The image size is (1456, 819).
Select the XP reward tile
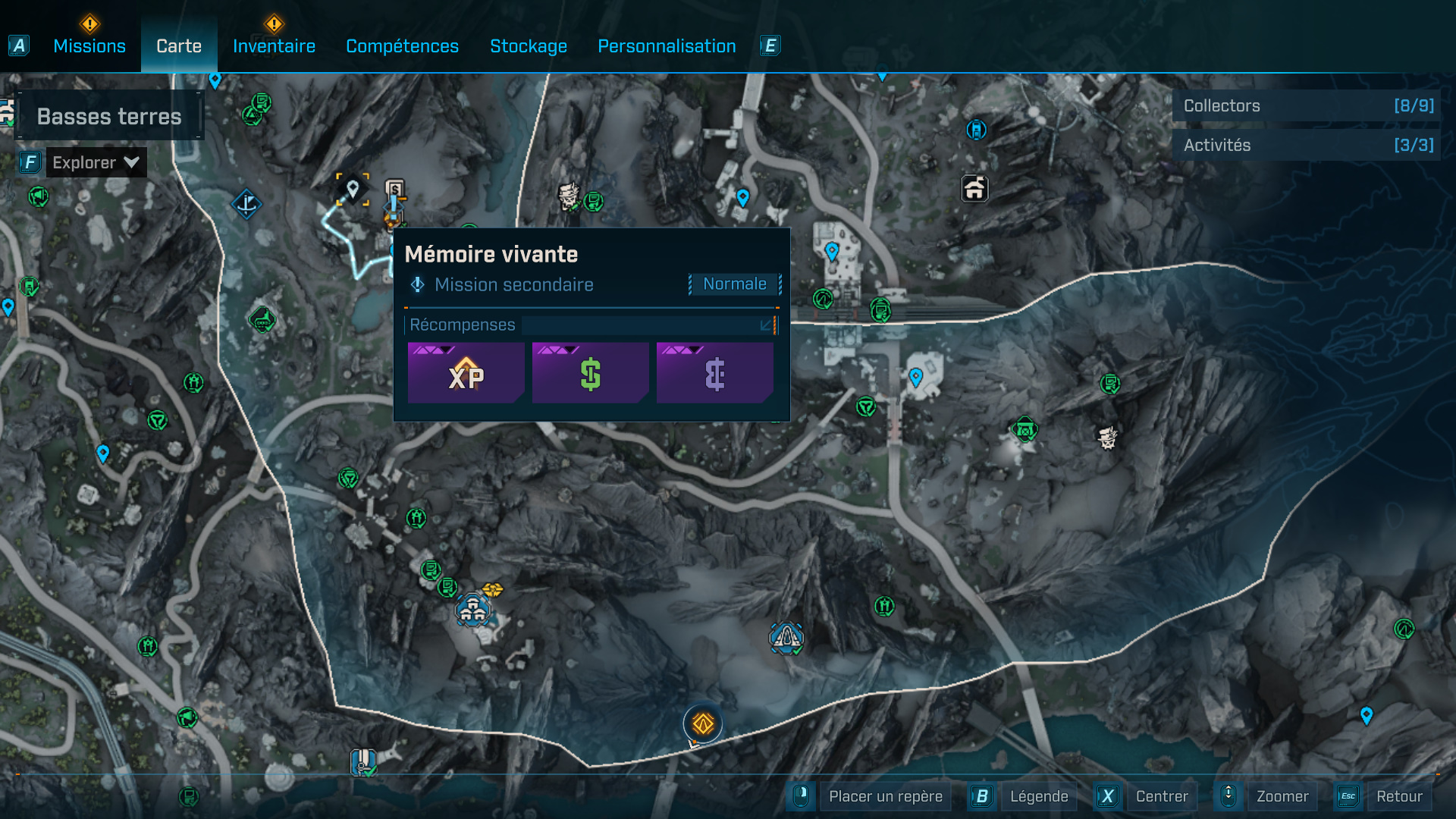[x=466, y=373]
